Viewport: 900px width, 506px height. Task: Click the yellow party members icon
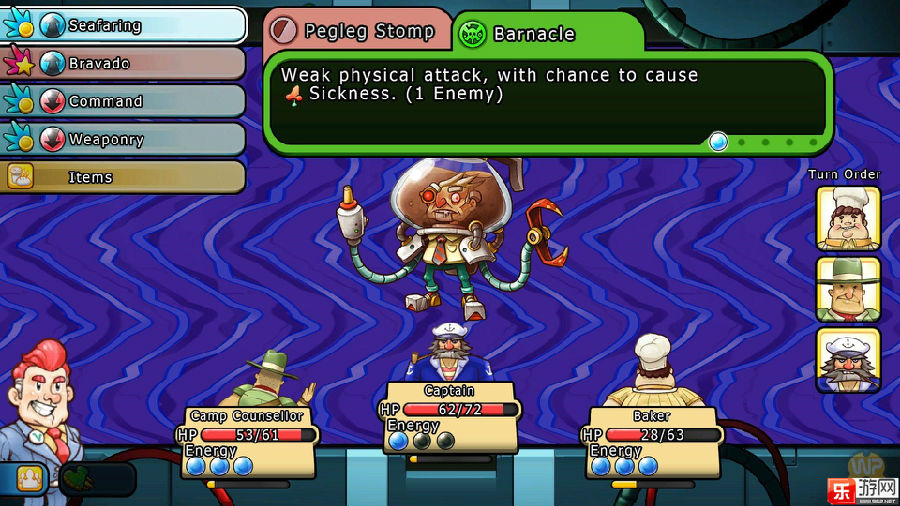30,478
